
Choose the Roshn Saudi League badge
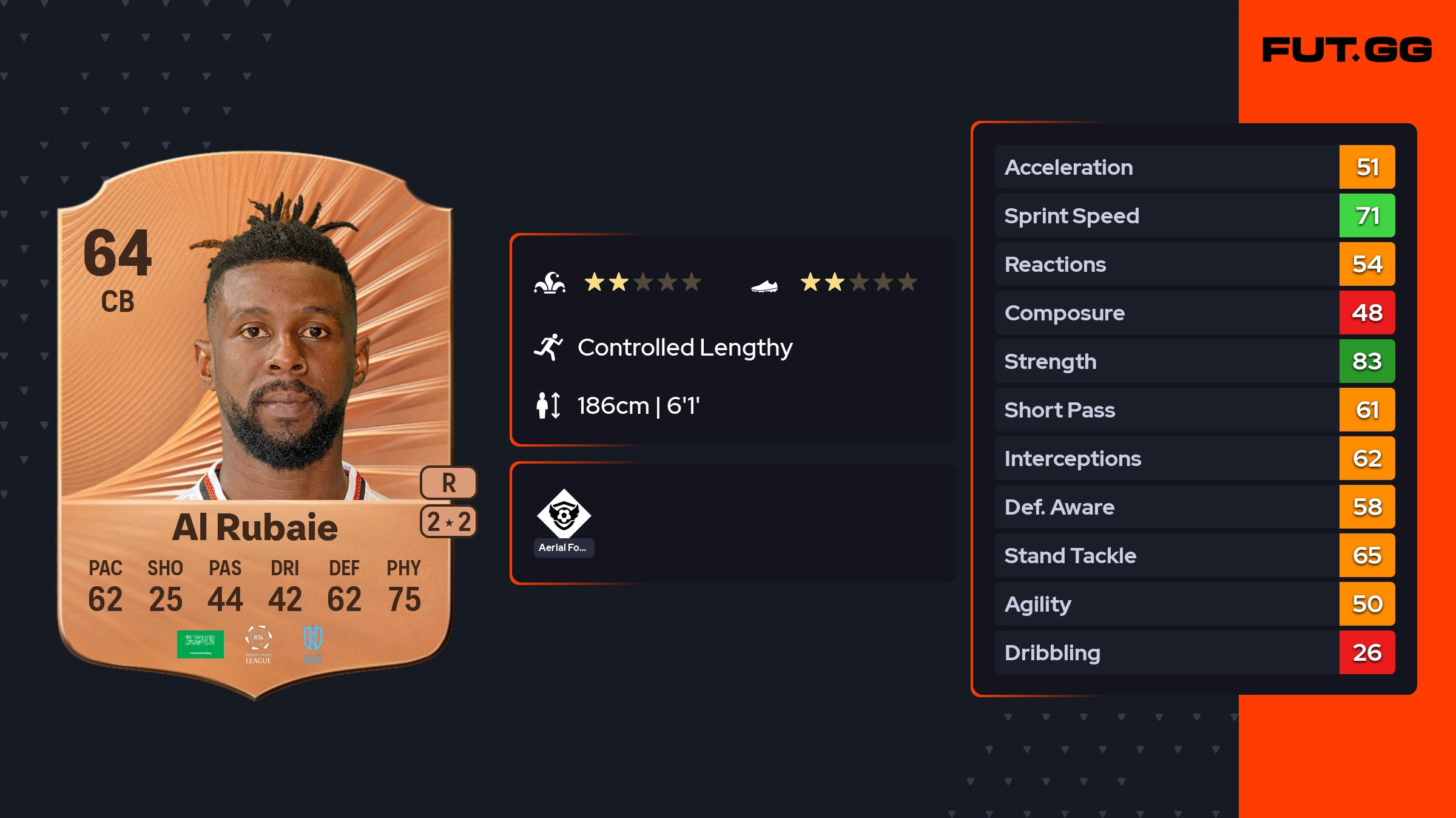pos(258,644)
